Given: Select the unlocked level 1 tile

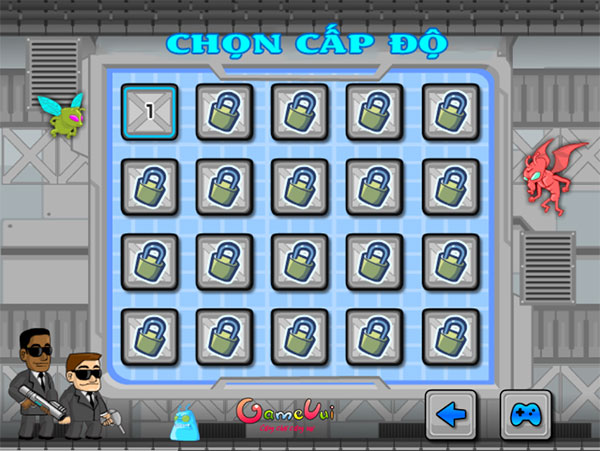Looking at the screenshot, I should [x=150, y=111].
